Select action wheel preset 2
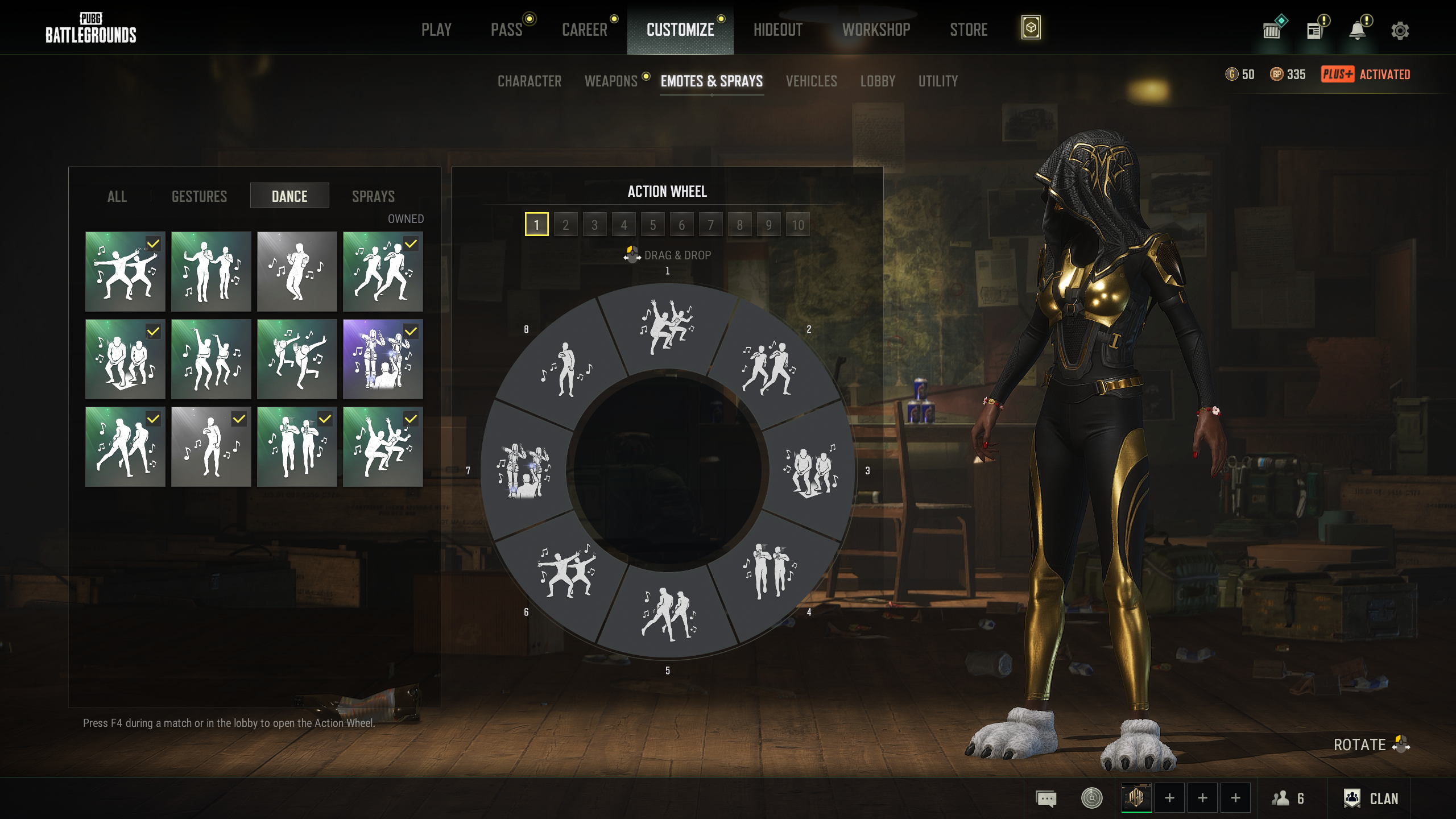 coord(565,225)
